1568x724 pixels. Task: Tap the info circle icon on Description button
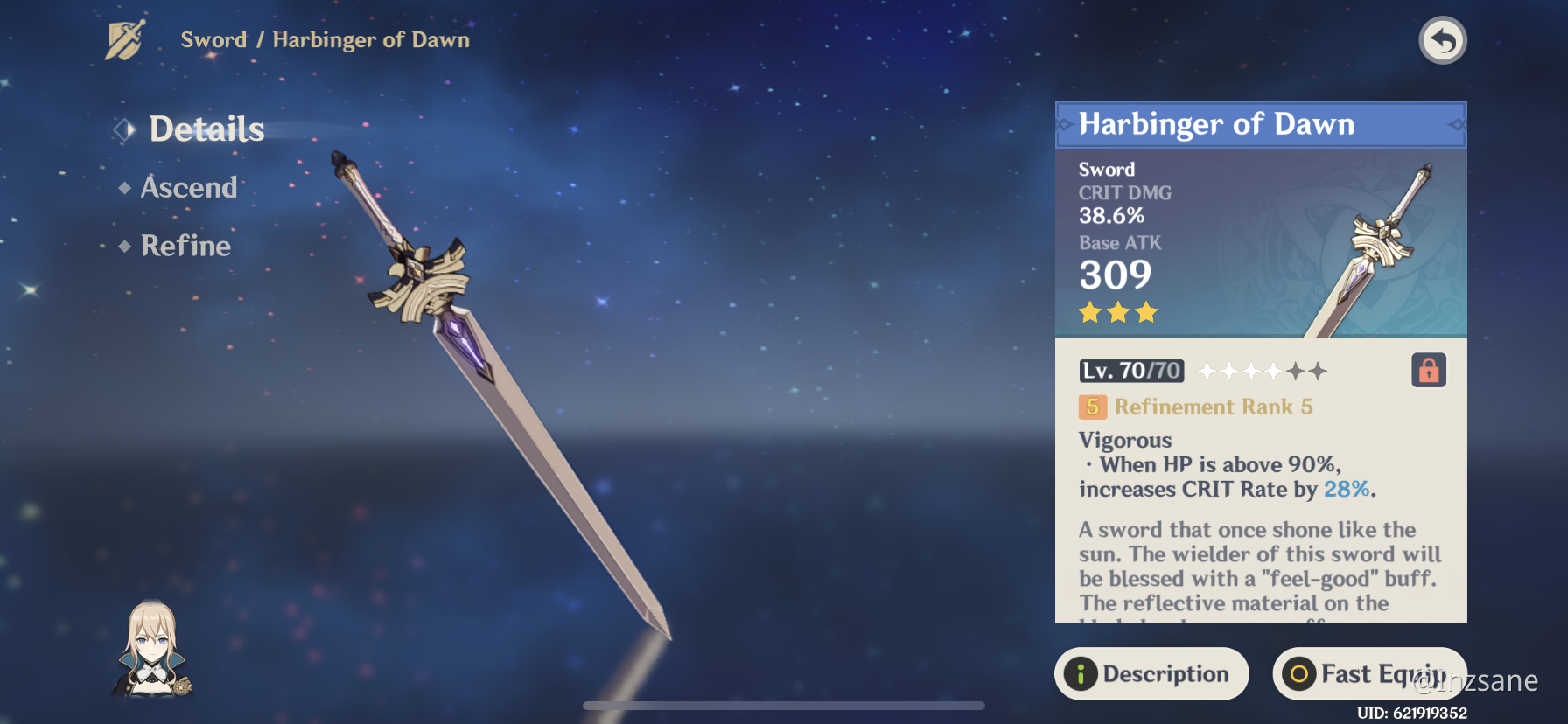(x=1082, y=673)
